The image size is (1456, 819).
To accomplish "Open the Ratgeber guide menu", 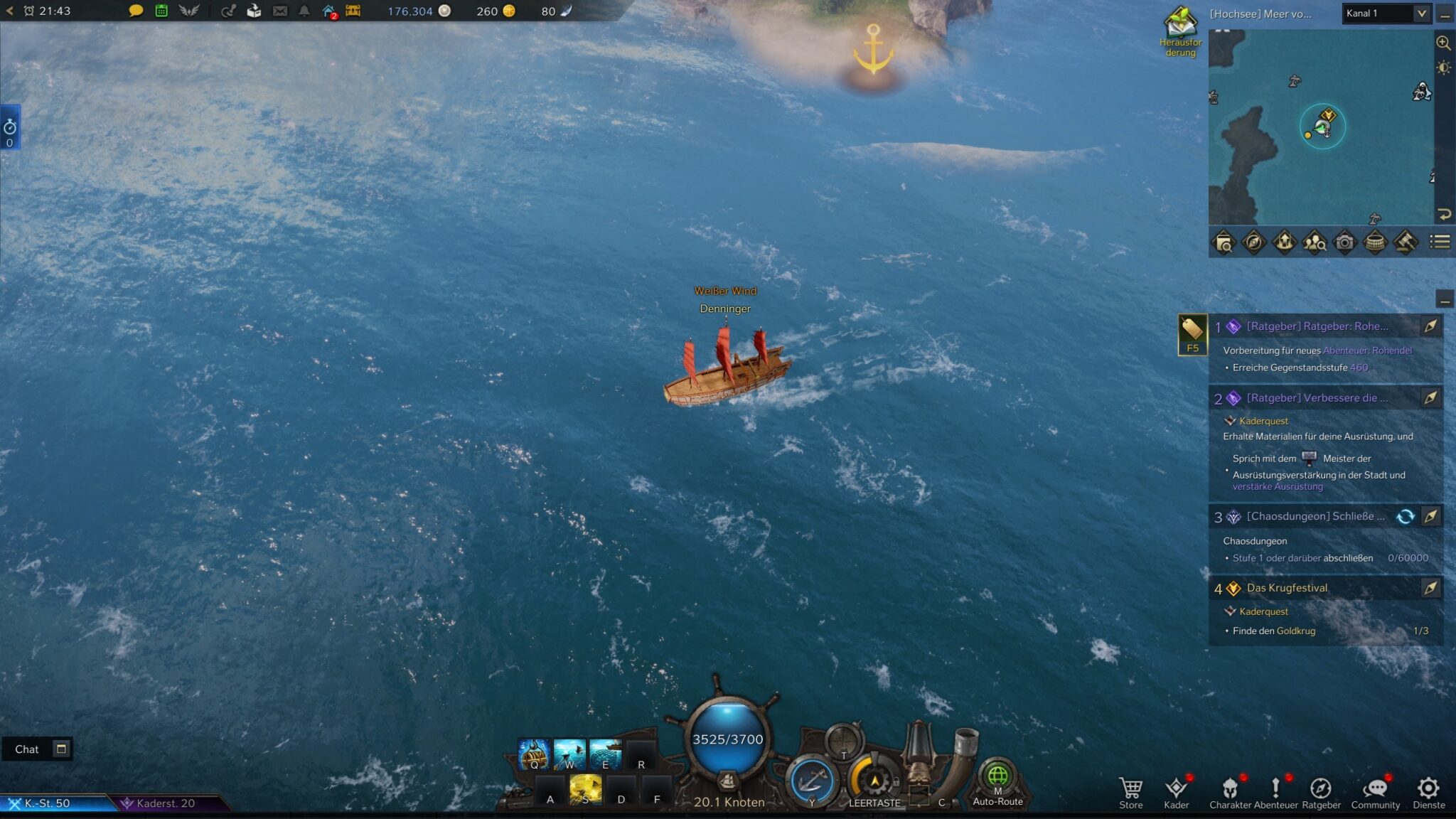I will [1321, 791].
